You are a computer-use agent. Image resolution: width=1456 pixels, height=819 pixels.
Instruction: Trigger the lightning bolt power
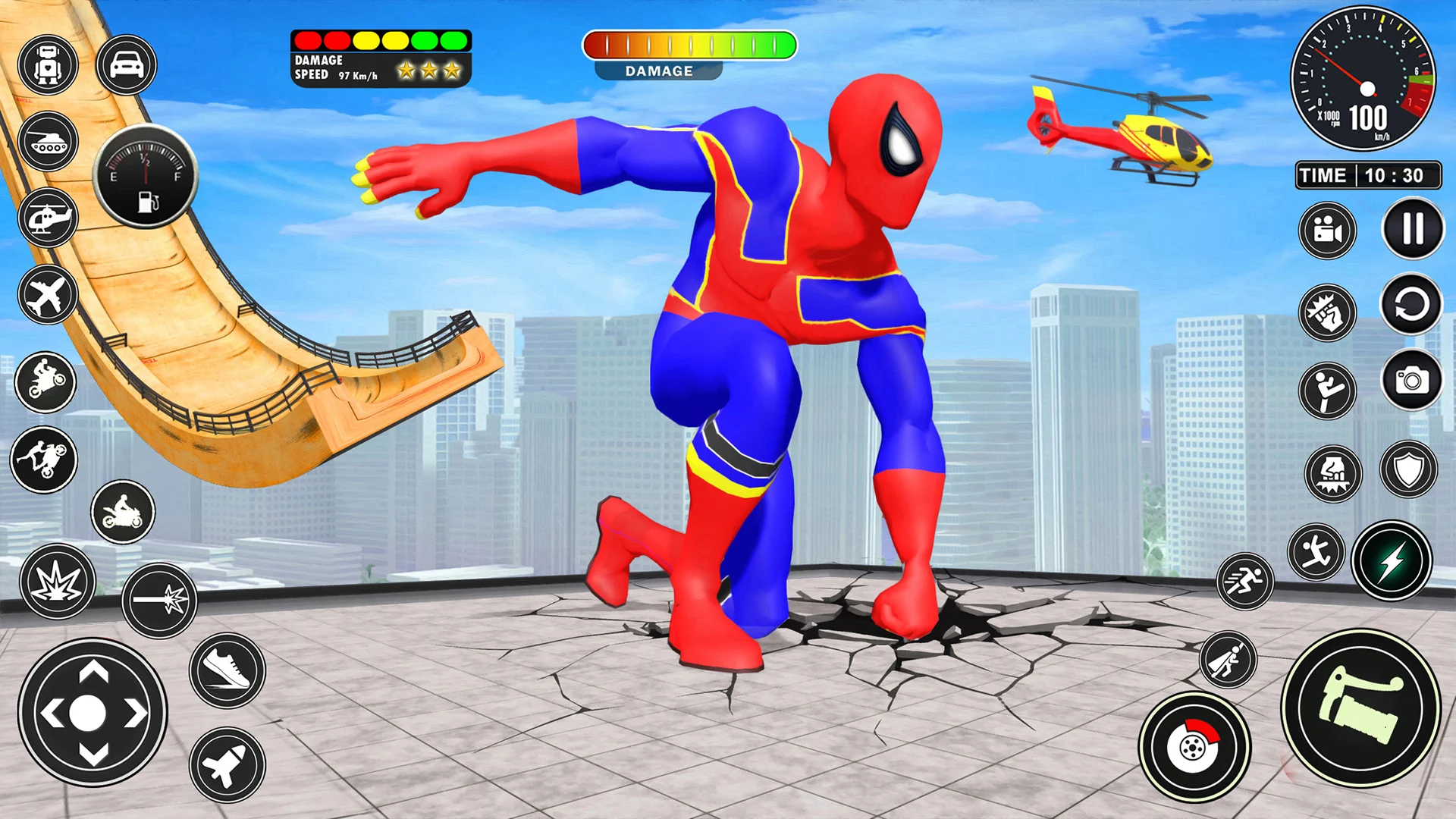1392,562
